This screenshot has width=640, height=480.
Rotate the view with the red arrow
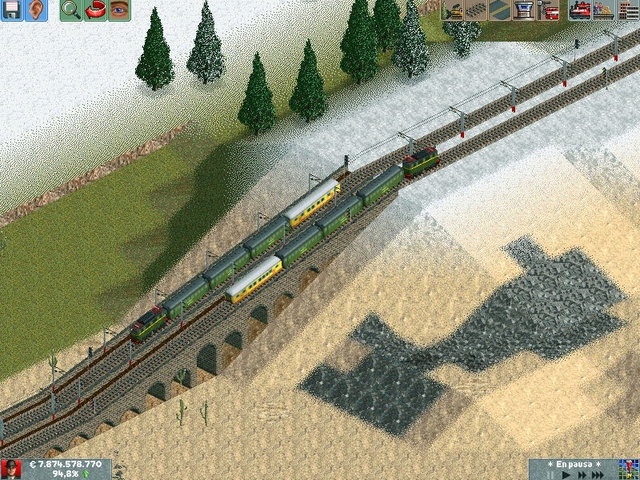pos(96,11)
